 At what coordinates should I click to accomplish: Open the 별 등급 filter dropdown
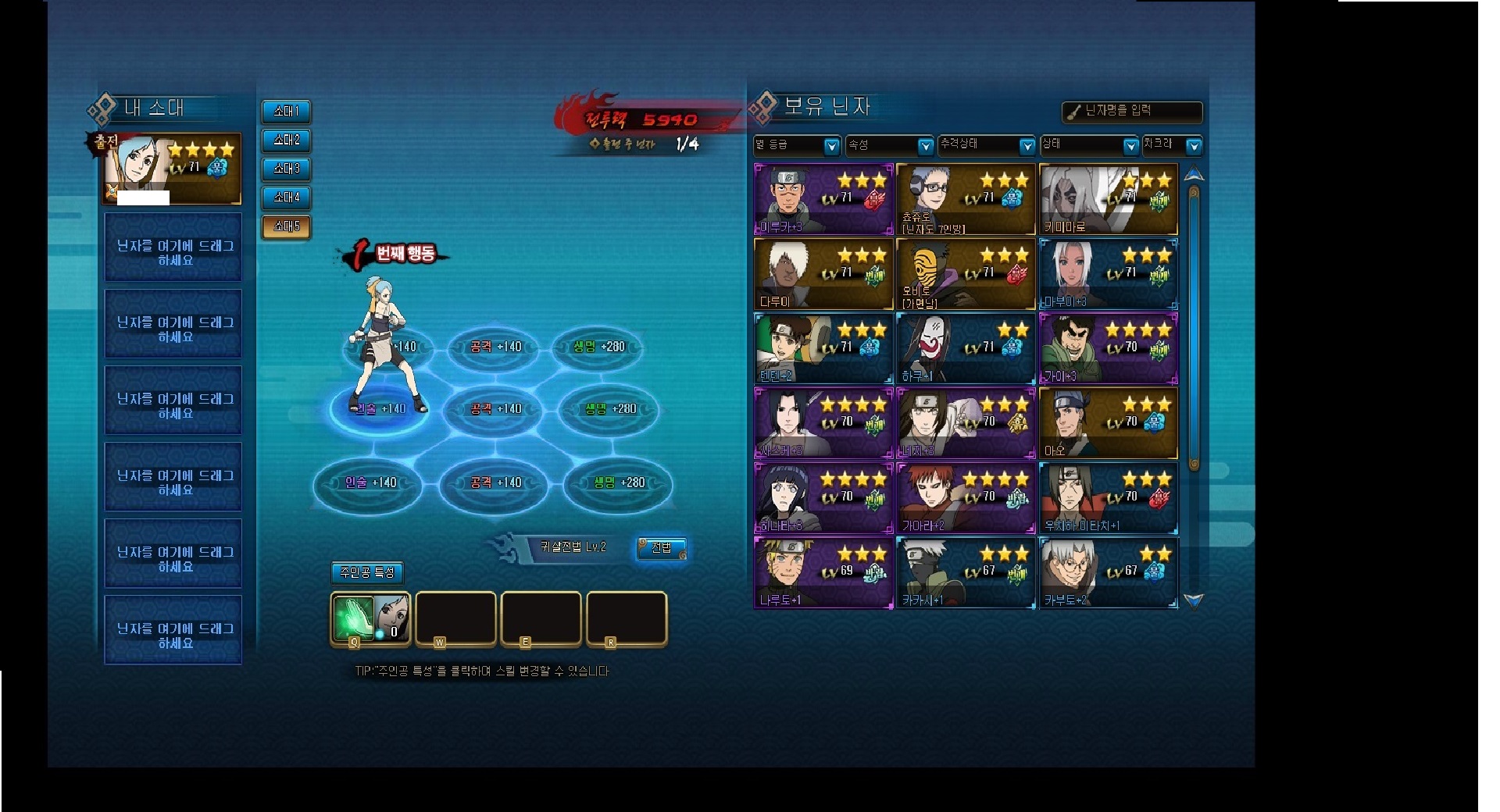tap(797, 145)
